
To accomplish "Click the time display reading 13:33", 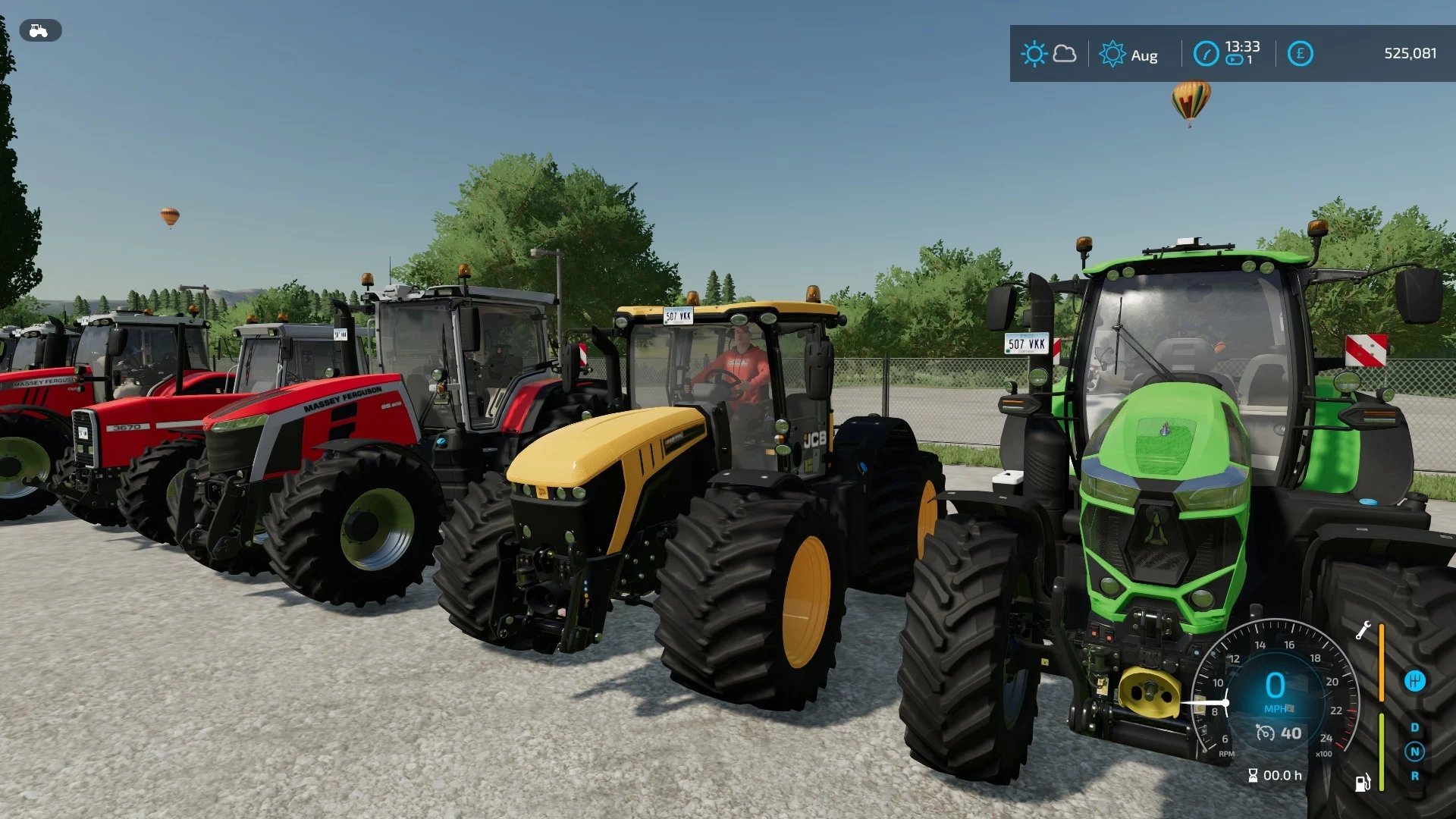I will (x=1243, y=46).
